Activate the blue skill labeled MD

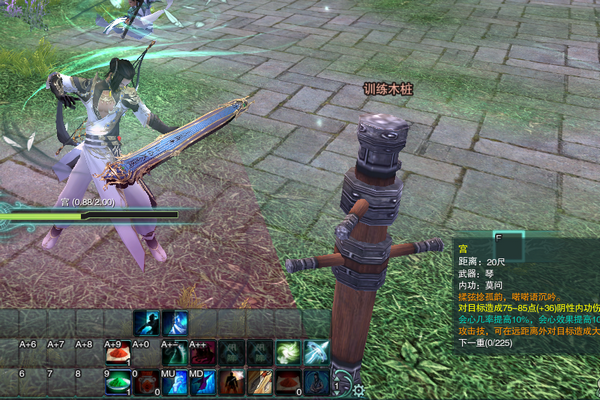click(203, 383)
